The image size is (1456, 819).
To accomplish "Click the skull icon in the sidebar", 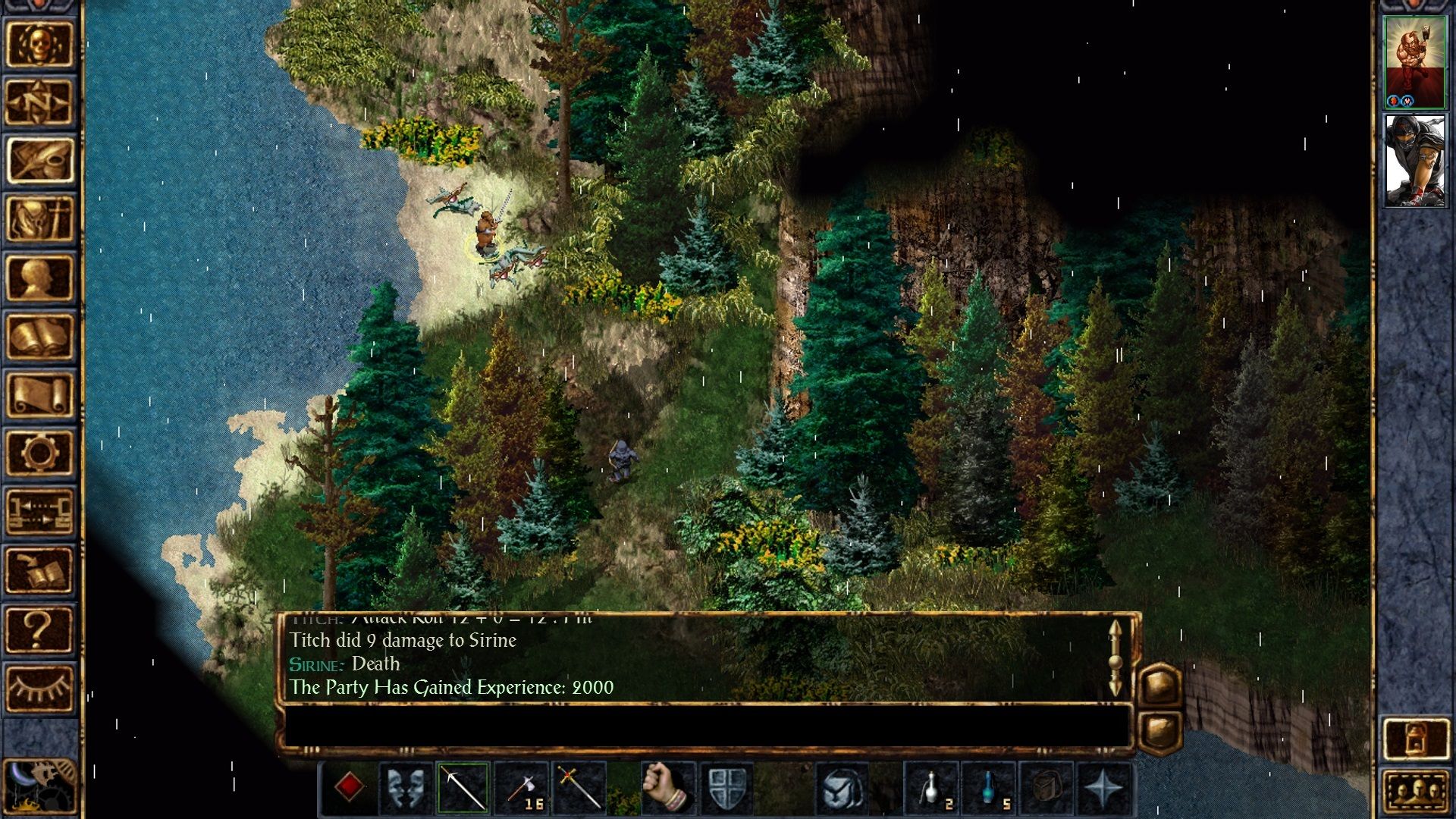I will pyautogui.click(x=39, y=44).
